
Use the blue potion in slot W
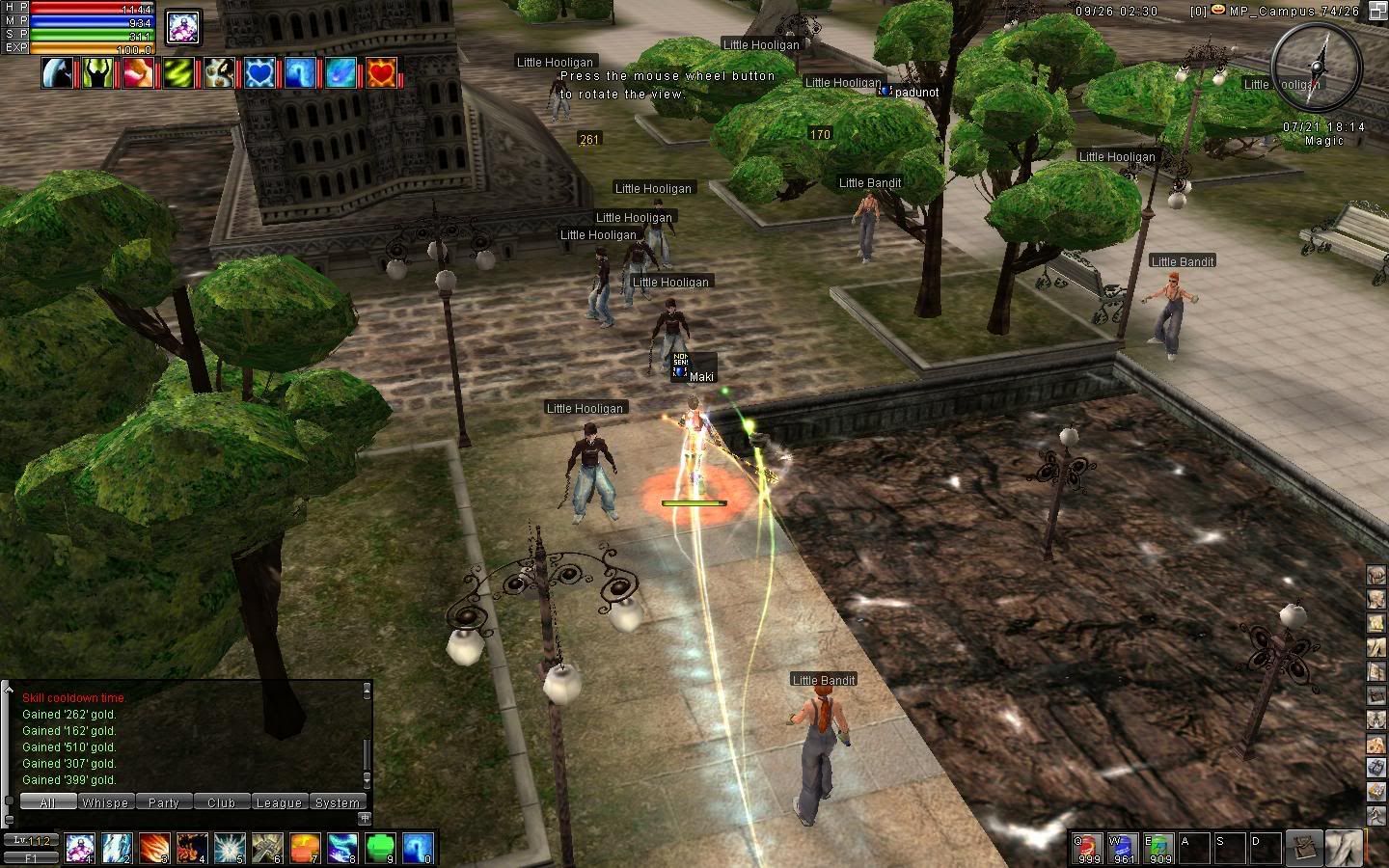pos(1124,849)
